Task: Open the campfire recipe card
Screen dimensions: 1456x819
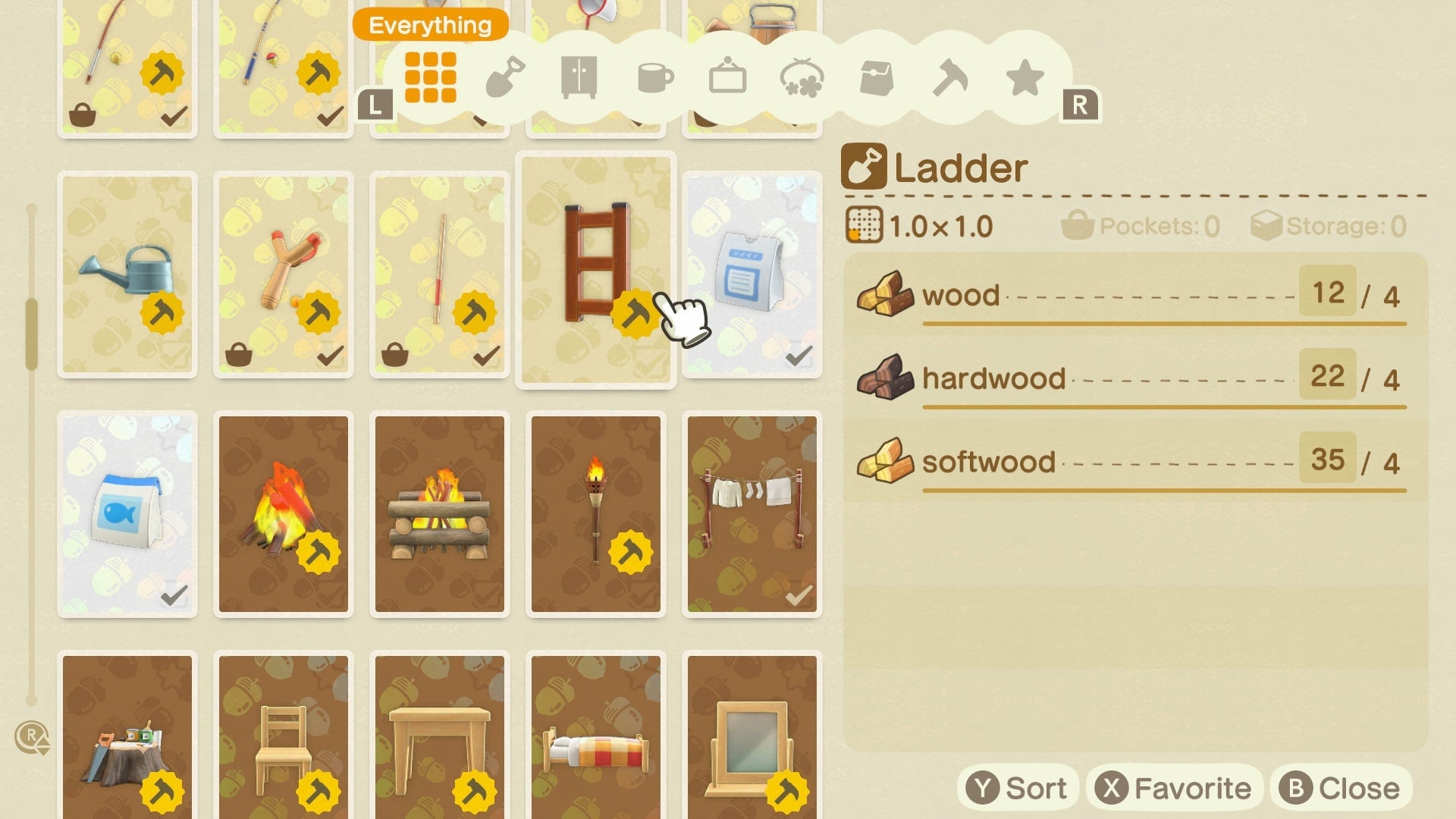Action: point(283,512)
